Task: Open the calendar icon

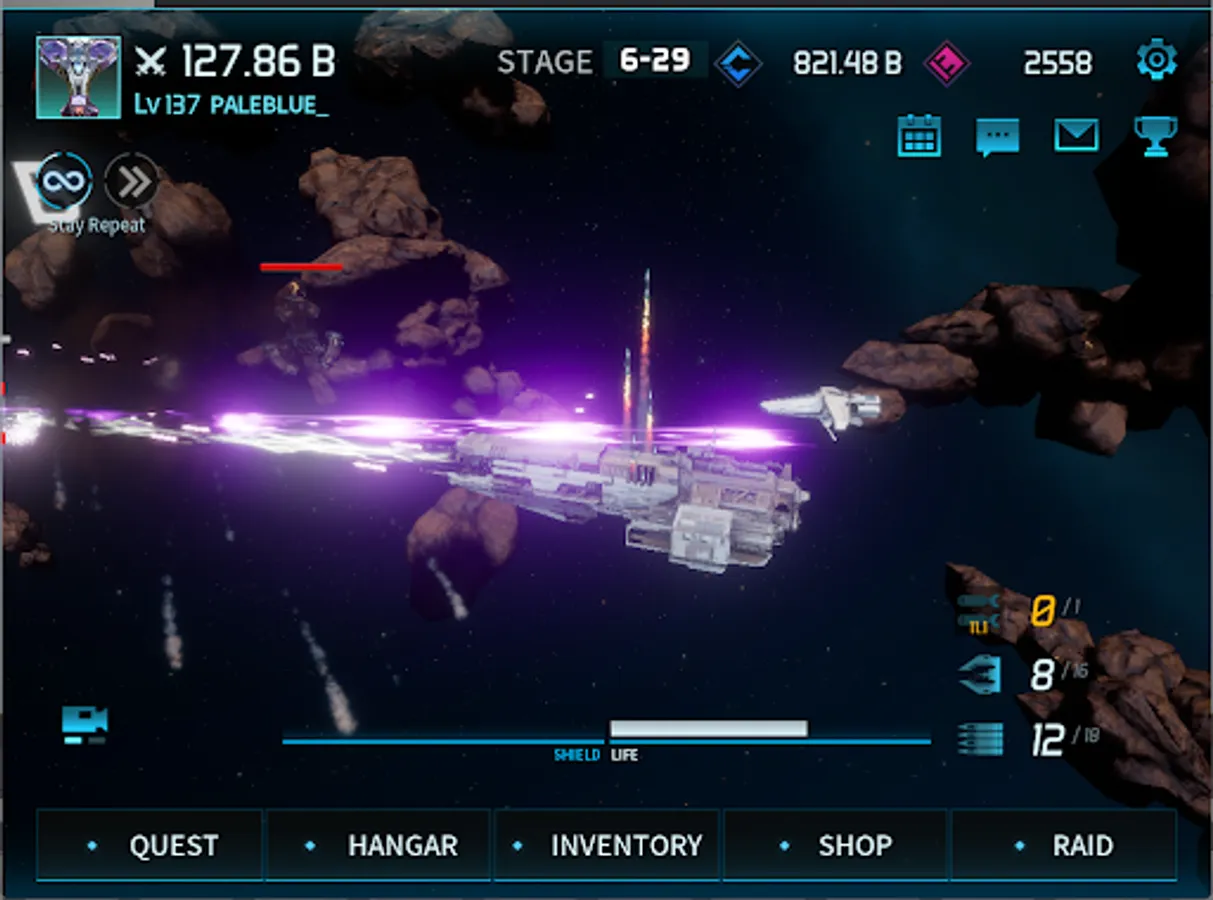Action: [x=919, y=136]
